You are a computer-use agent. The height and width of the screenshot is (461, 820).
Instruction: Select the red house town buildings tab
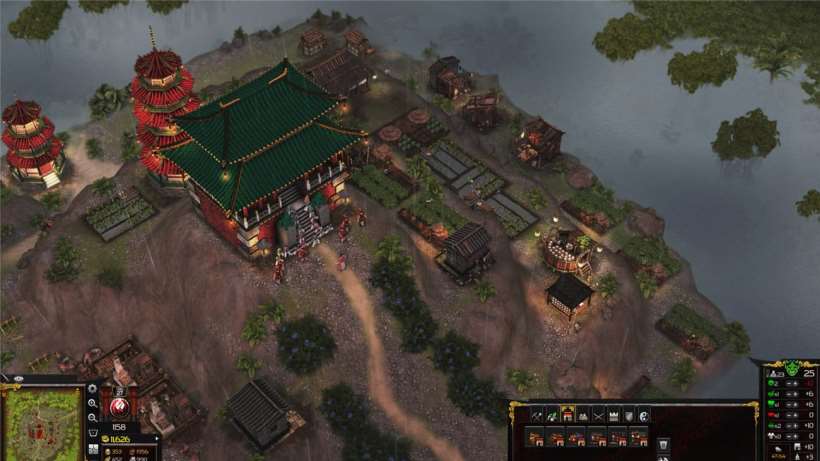[x=567, y=415]
